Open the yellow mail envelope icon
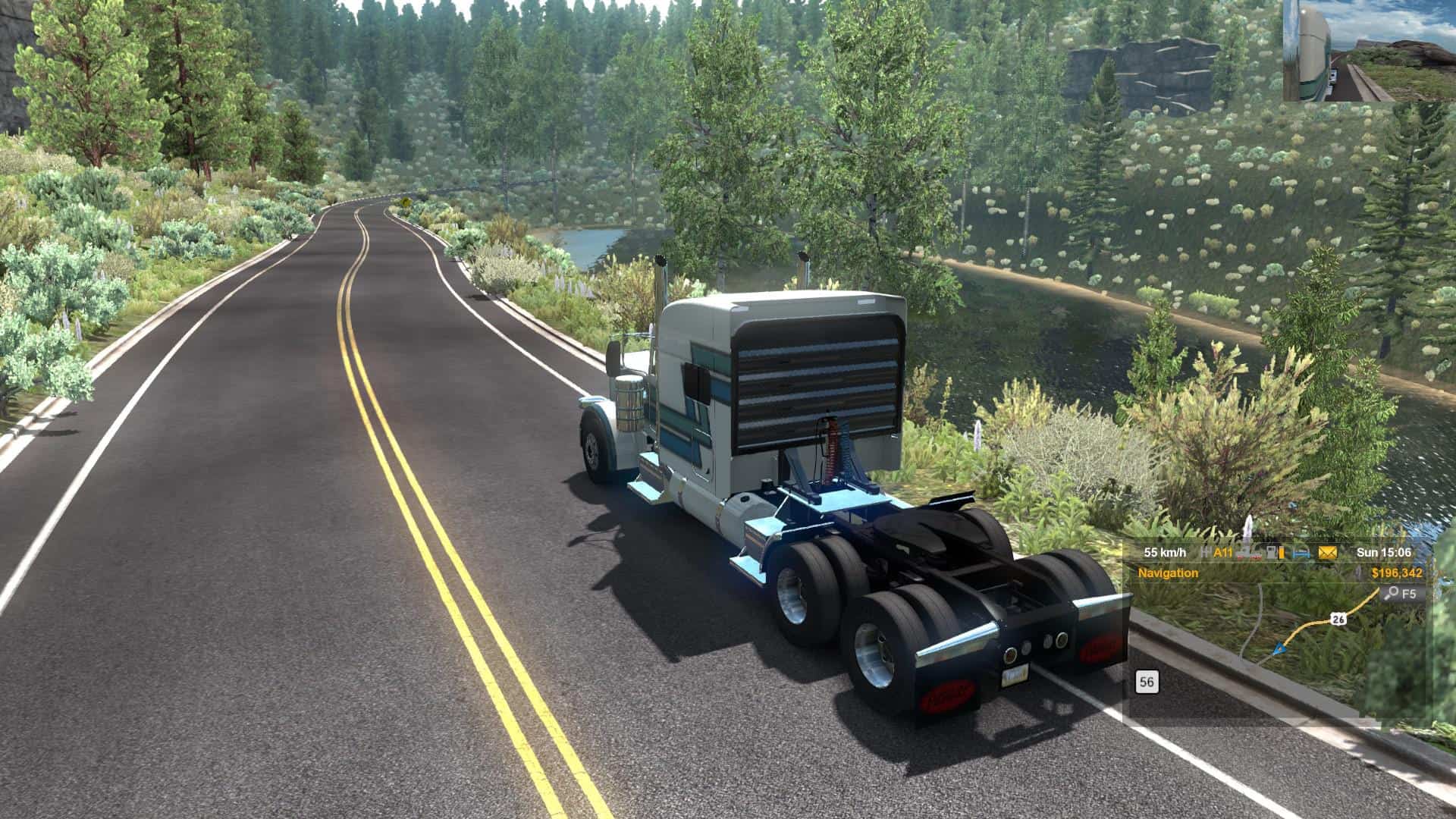 point(1327,553)
